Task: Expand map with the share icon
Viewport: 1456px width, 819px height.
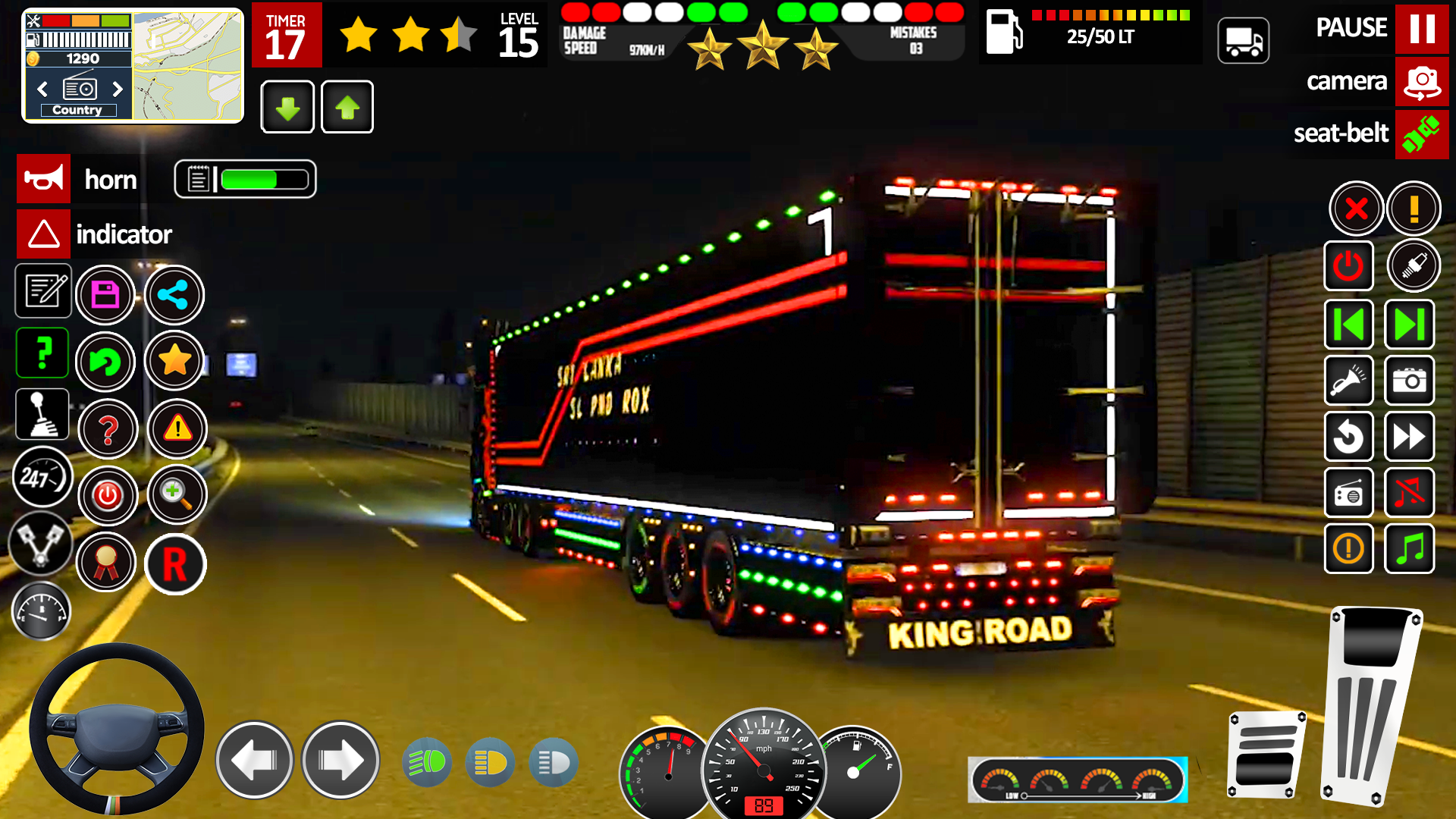Action: click(x=174, y=295)
